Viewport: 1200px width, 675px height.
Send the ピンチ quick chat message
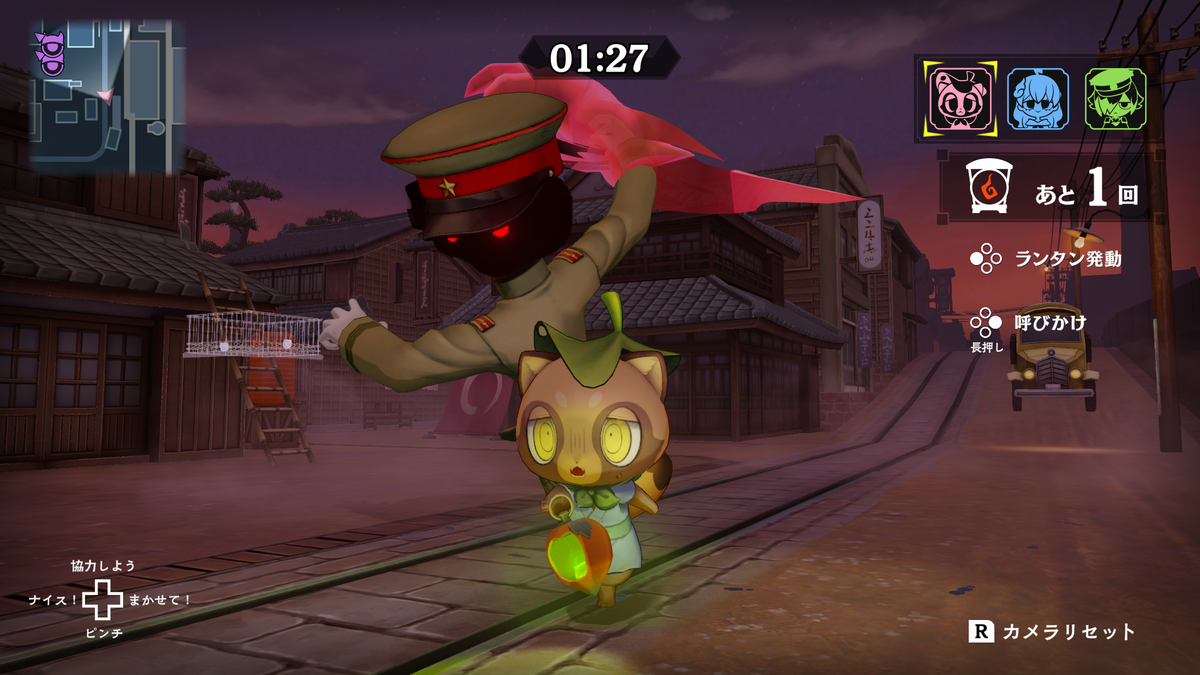(103, 634)
